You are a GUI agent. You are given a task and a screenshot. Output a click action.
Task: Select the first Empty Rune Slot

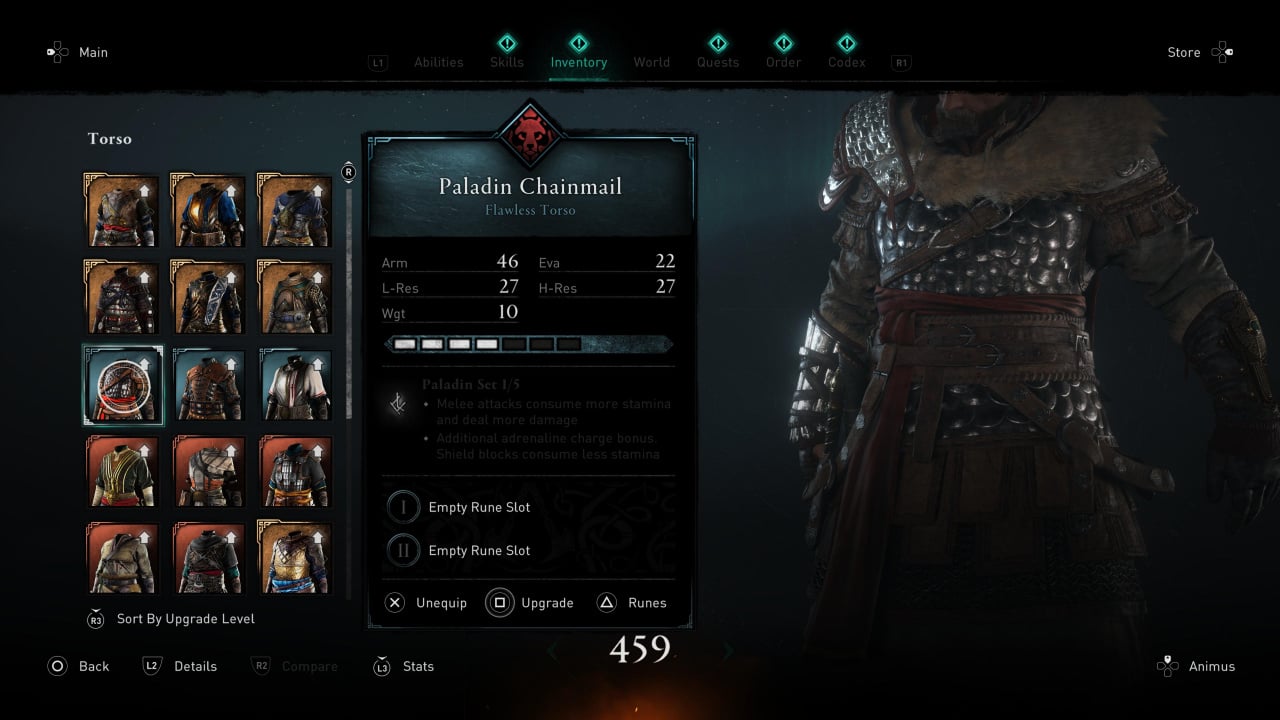[x=478, y=507]
